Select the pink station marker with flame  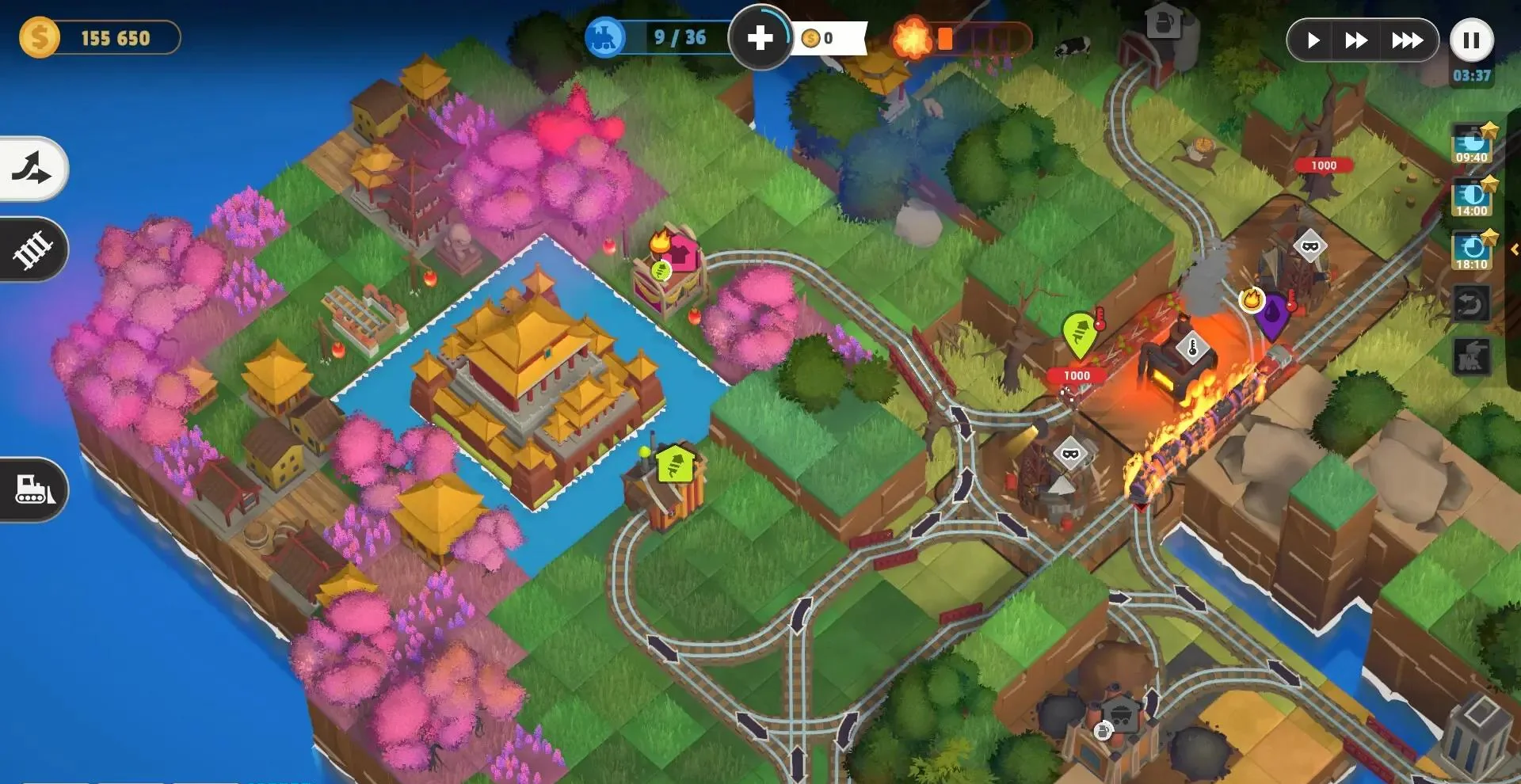tap(681, 255)
